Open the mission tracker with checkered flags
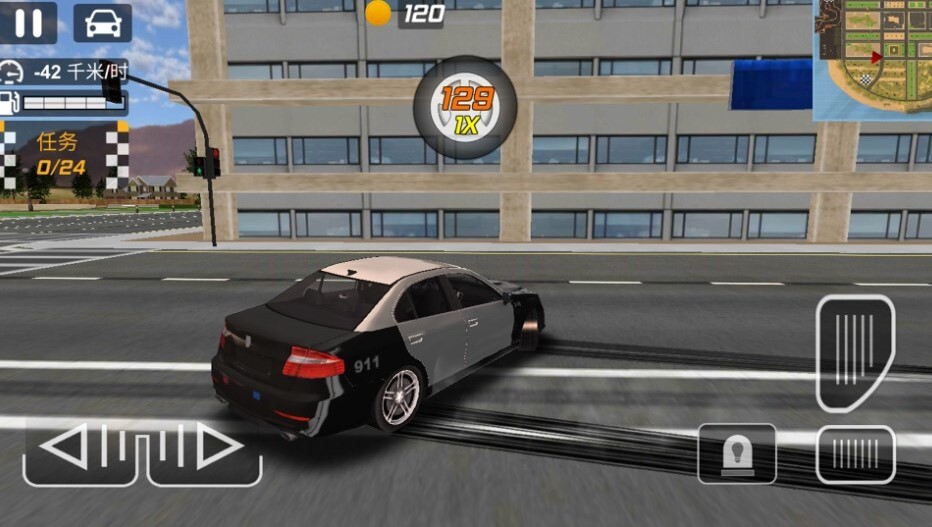Viewport: 932px width, 527px height. pos(65,154)
